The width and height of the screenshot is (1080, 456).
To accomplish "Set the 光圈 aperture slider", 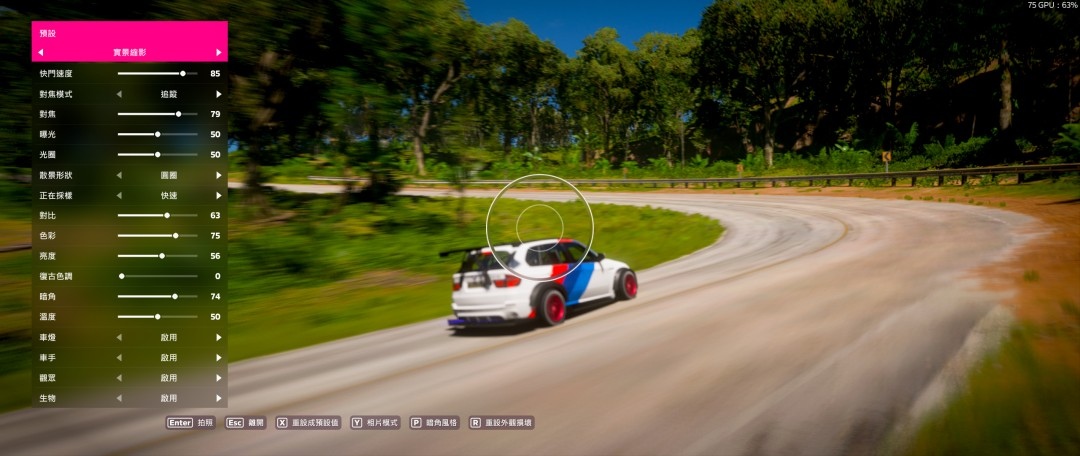I will pos(157,154).
